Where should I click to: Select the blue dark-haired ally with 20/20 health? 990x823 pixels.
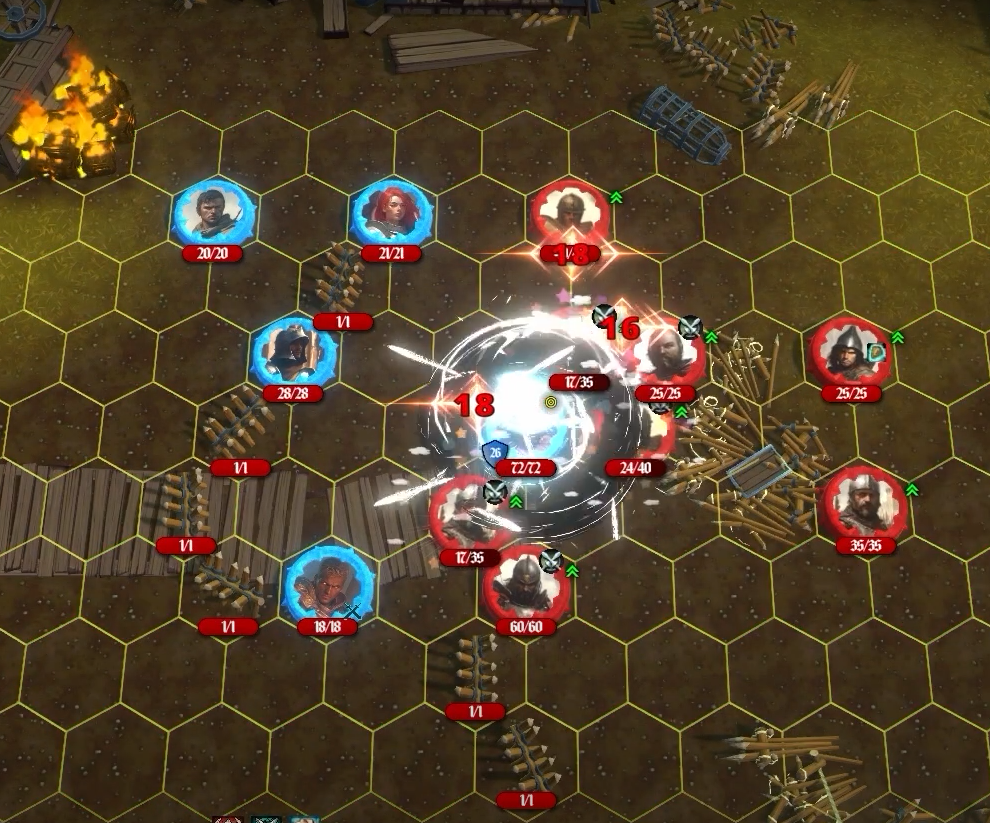click(214, 213)
